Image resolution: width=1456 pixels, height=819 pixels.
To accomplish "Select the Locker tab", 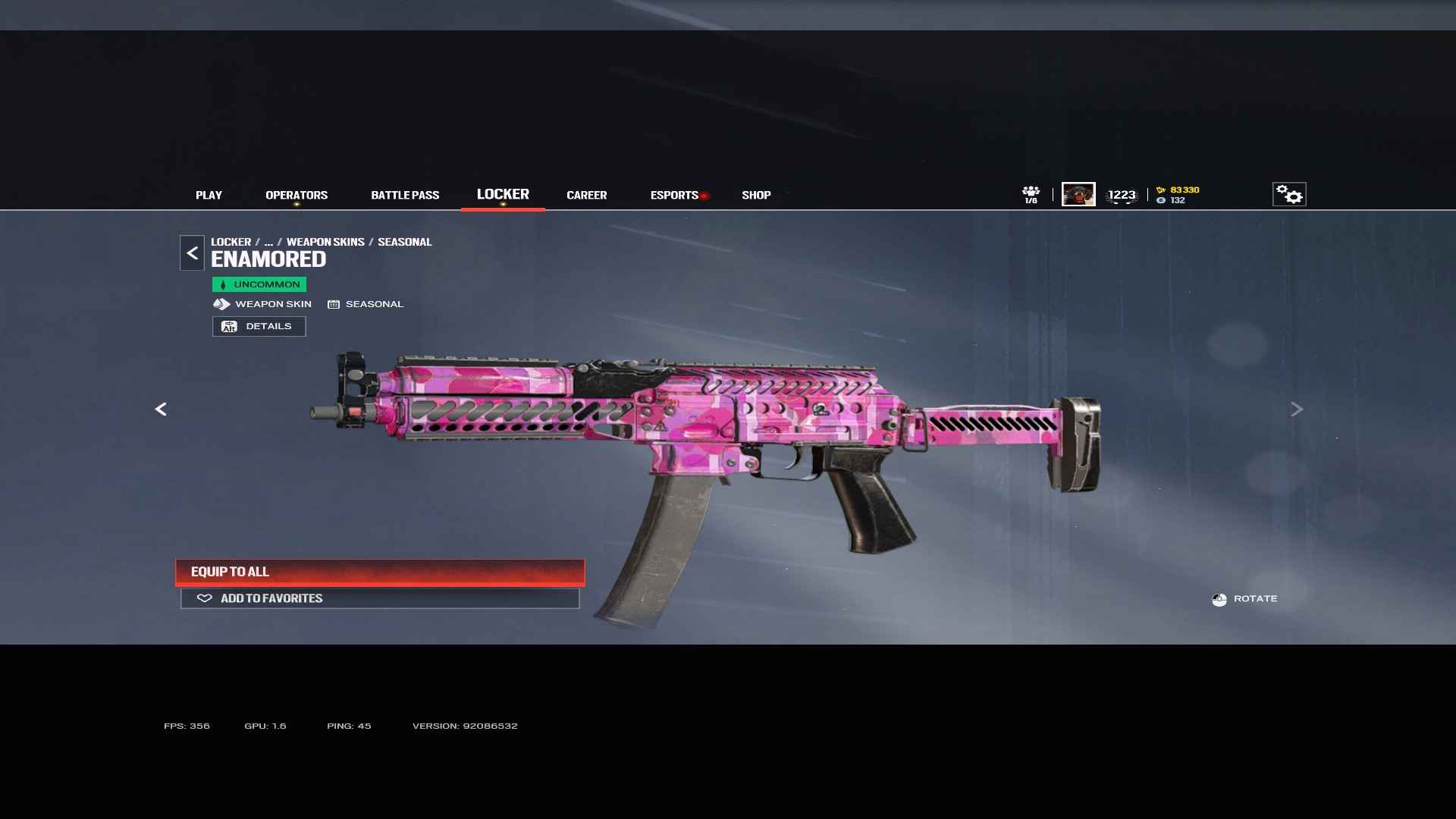I will point(503,194).
